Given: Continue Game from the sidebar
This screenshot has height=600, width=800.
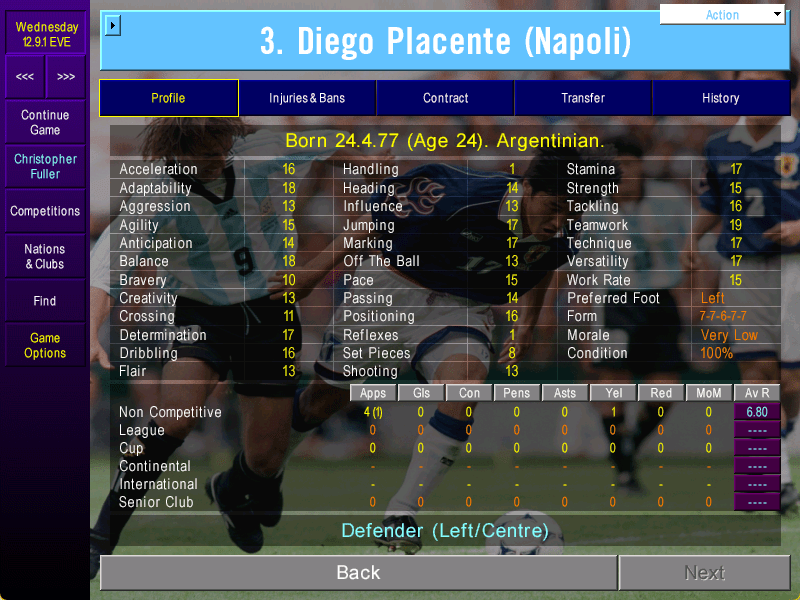Looking at the screenshot, I should (x=45, y=123).
